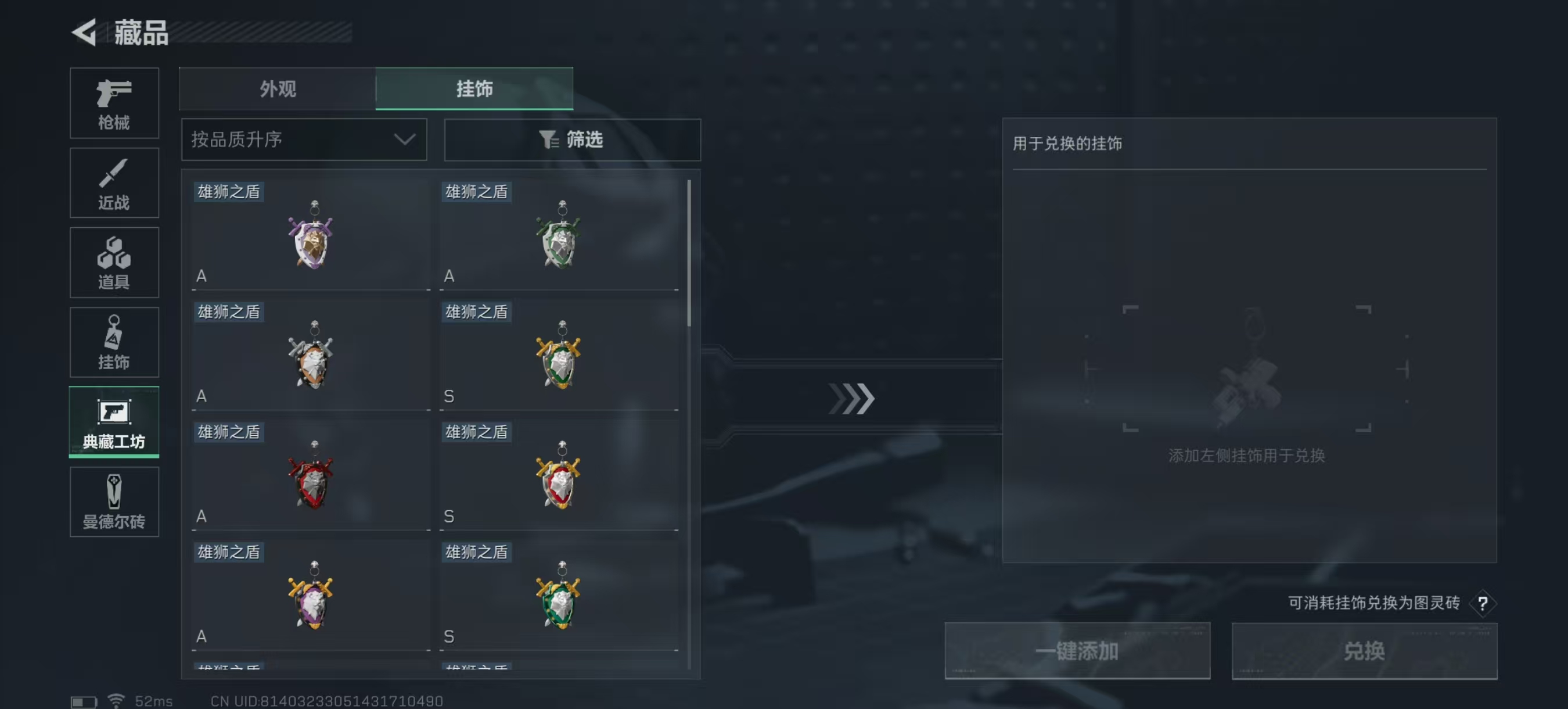The image size is (1568, 709).
Task: Open the 挂饰 charm category in sidebar
Action: coord(114,342)
